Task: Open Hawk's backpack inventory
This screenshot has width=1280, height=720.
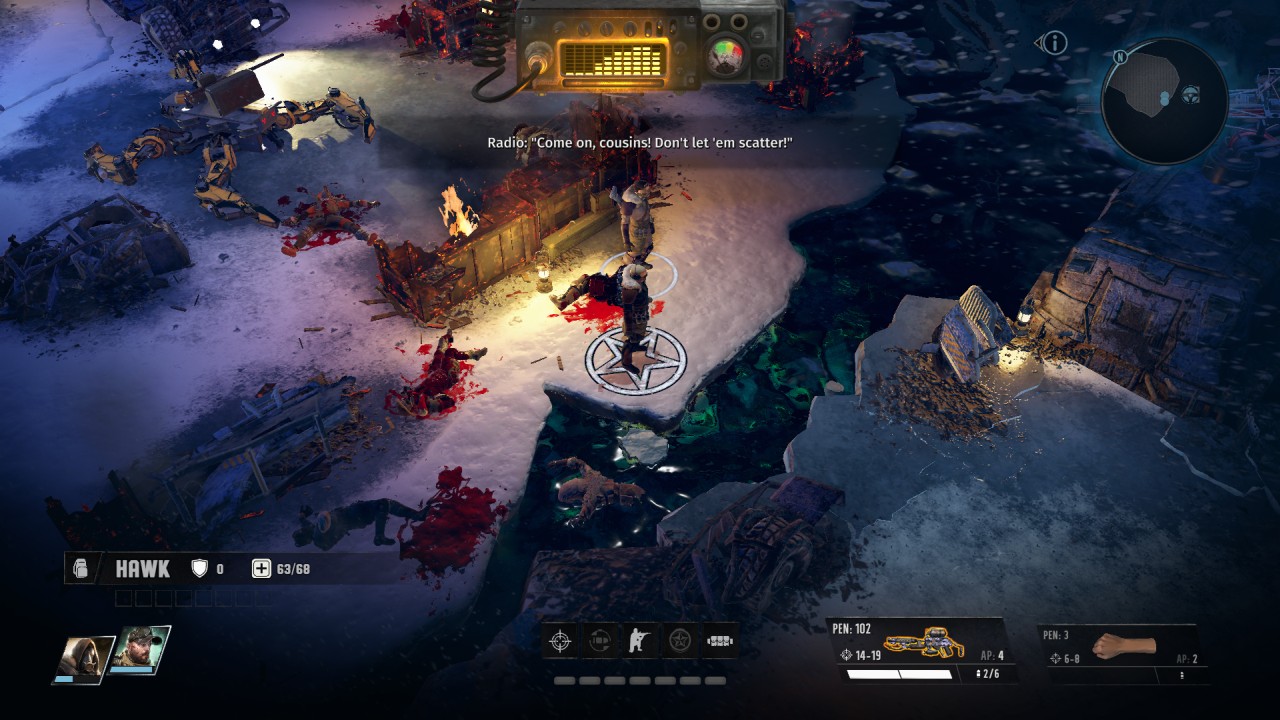Action: (x=82, y=569)
